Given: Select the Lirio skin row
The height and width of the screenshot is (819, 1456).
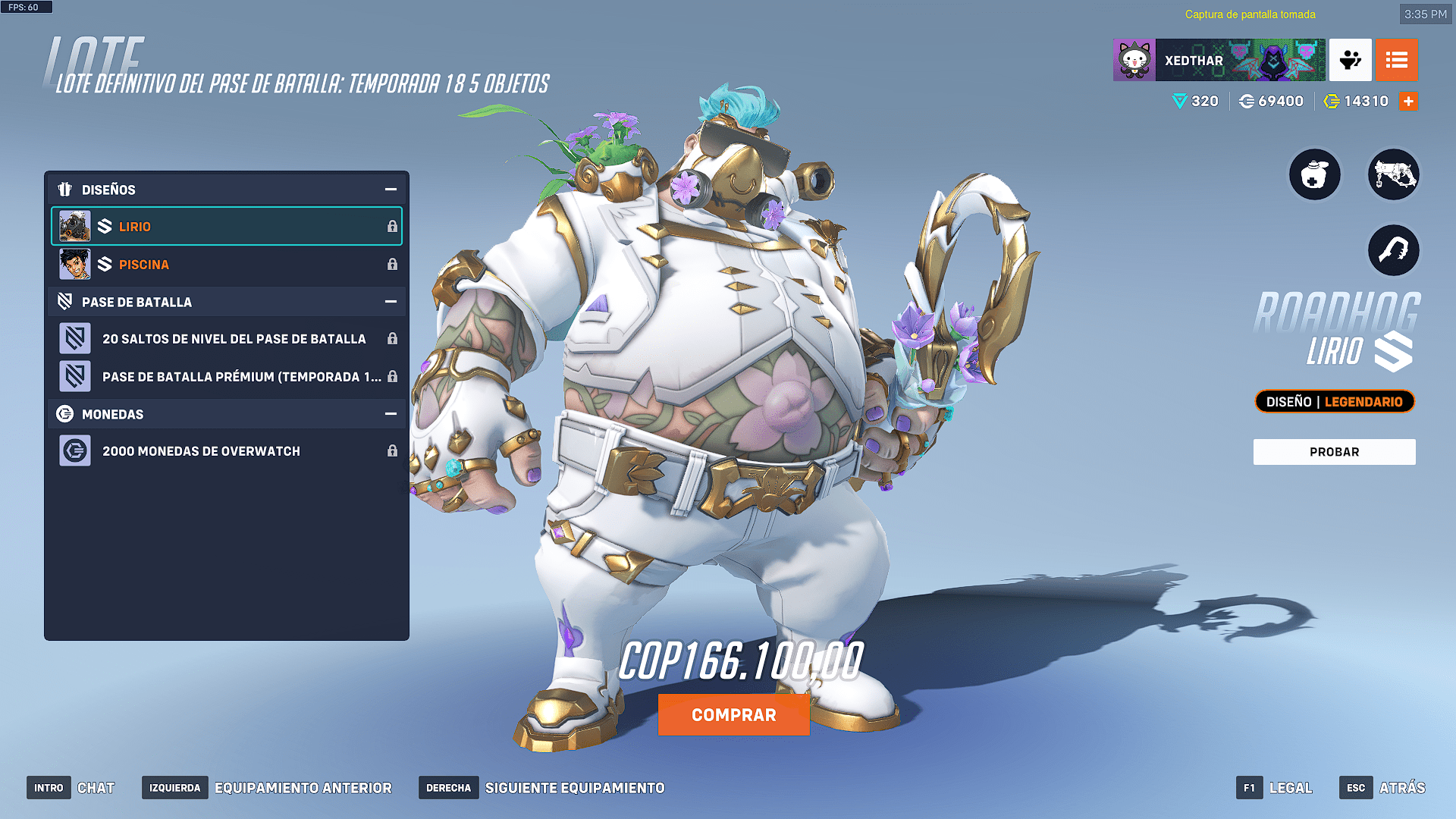Looking at the screenshot, I should 226,227.
